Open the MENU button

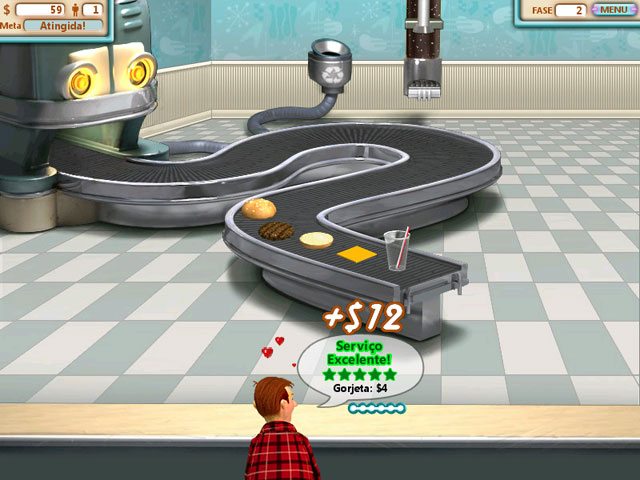pos(613,10)
